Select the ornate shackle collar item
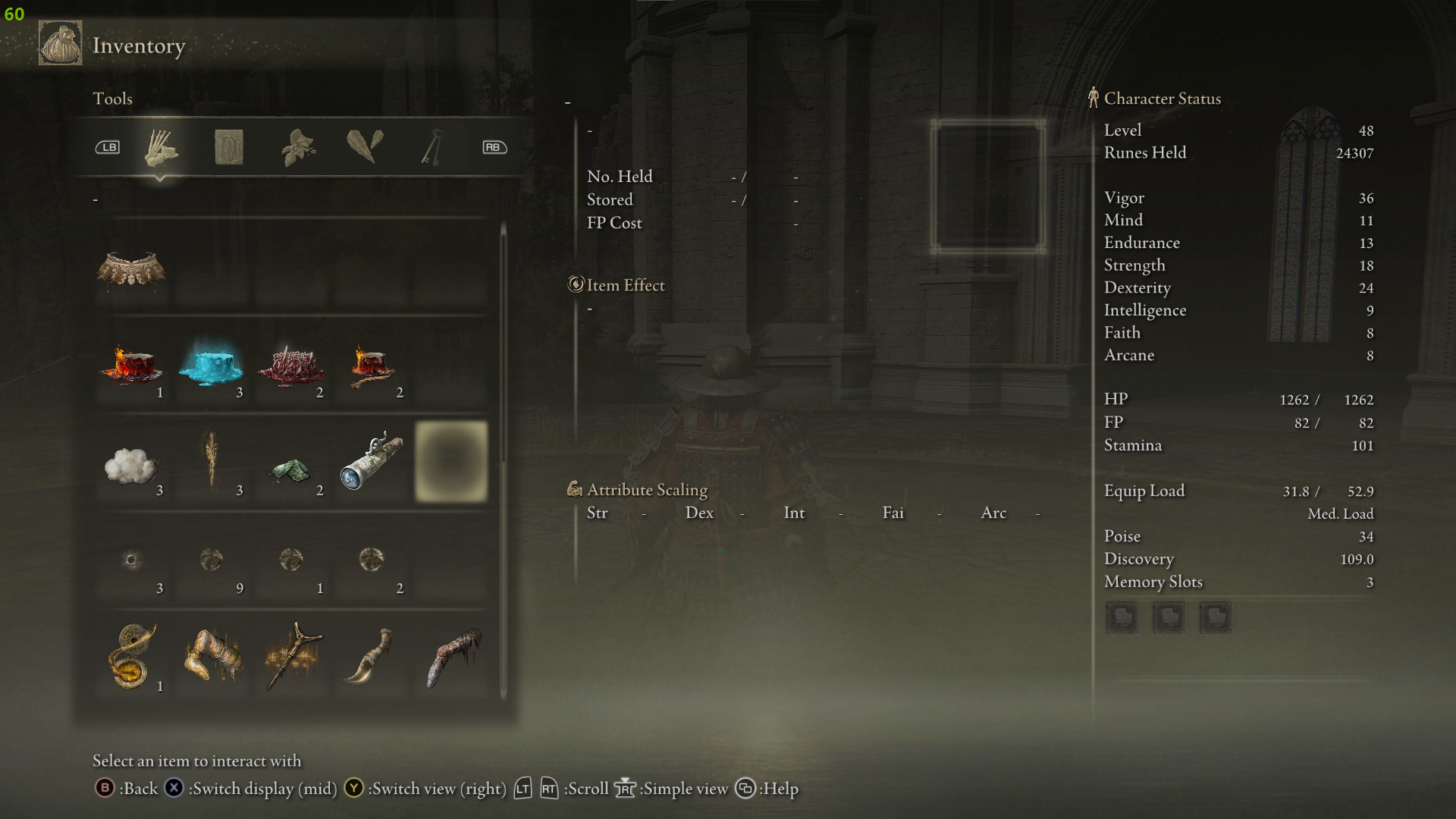The width and height of the screenshot is (1456, 819). coord(131,269)
